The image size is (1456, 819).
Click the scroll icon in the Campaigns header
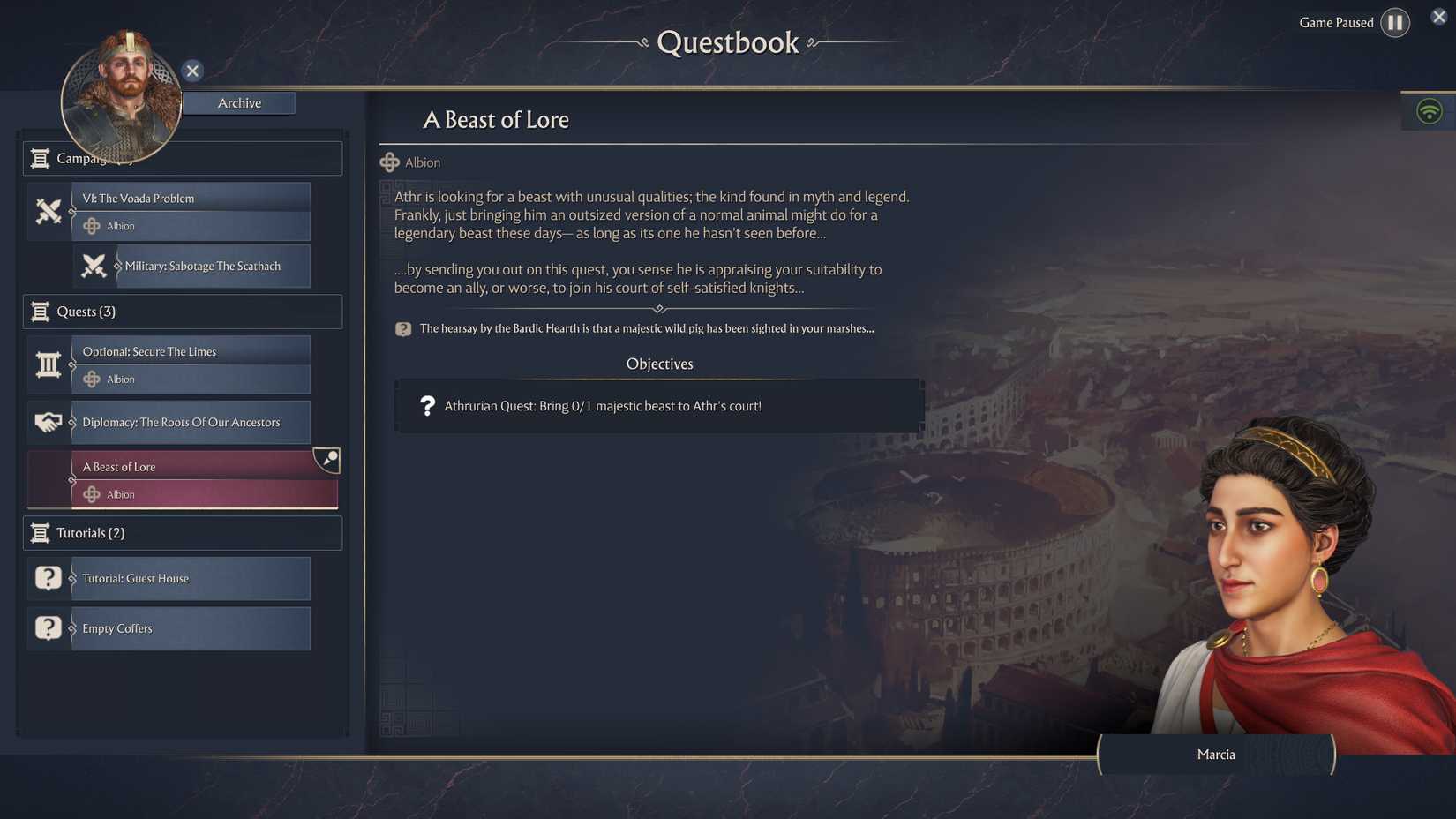coord(40,158)
